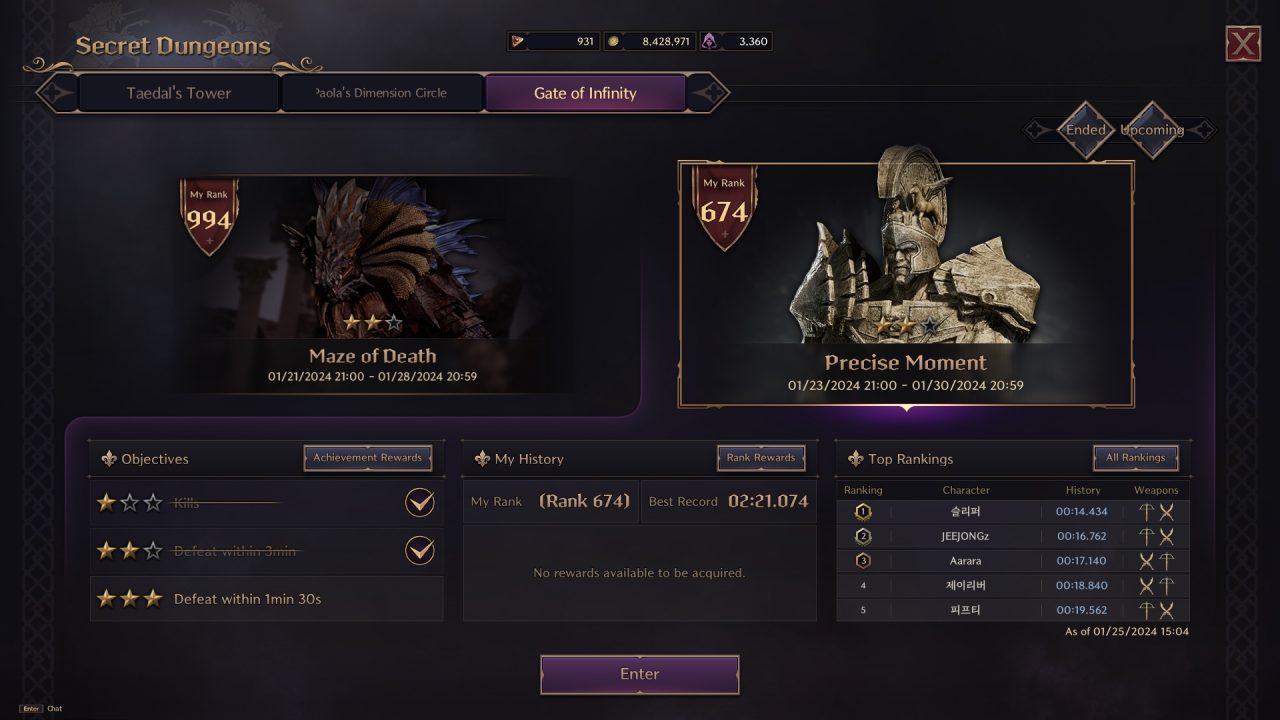Switch to the Taedal's Tower tab
The width and height of the screenshot is (1280, 720).
pos(177,92)
